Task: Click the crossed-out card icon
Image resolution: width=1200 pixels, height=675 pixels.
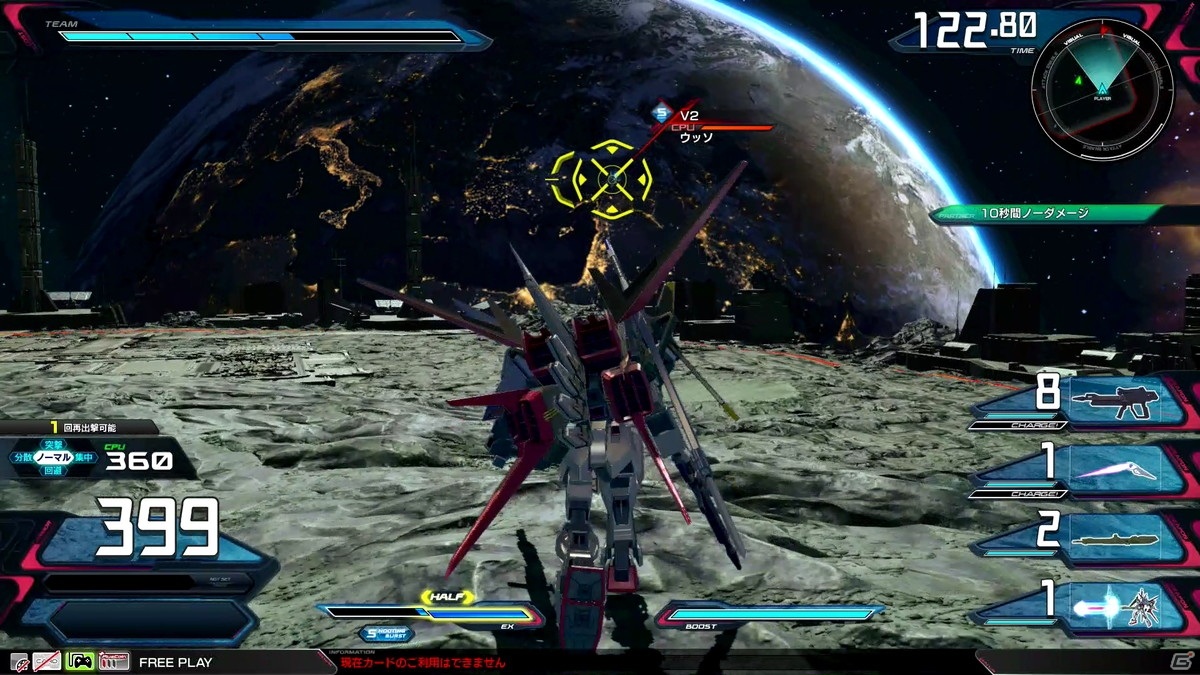Action: [x=47, y=661]
